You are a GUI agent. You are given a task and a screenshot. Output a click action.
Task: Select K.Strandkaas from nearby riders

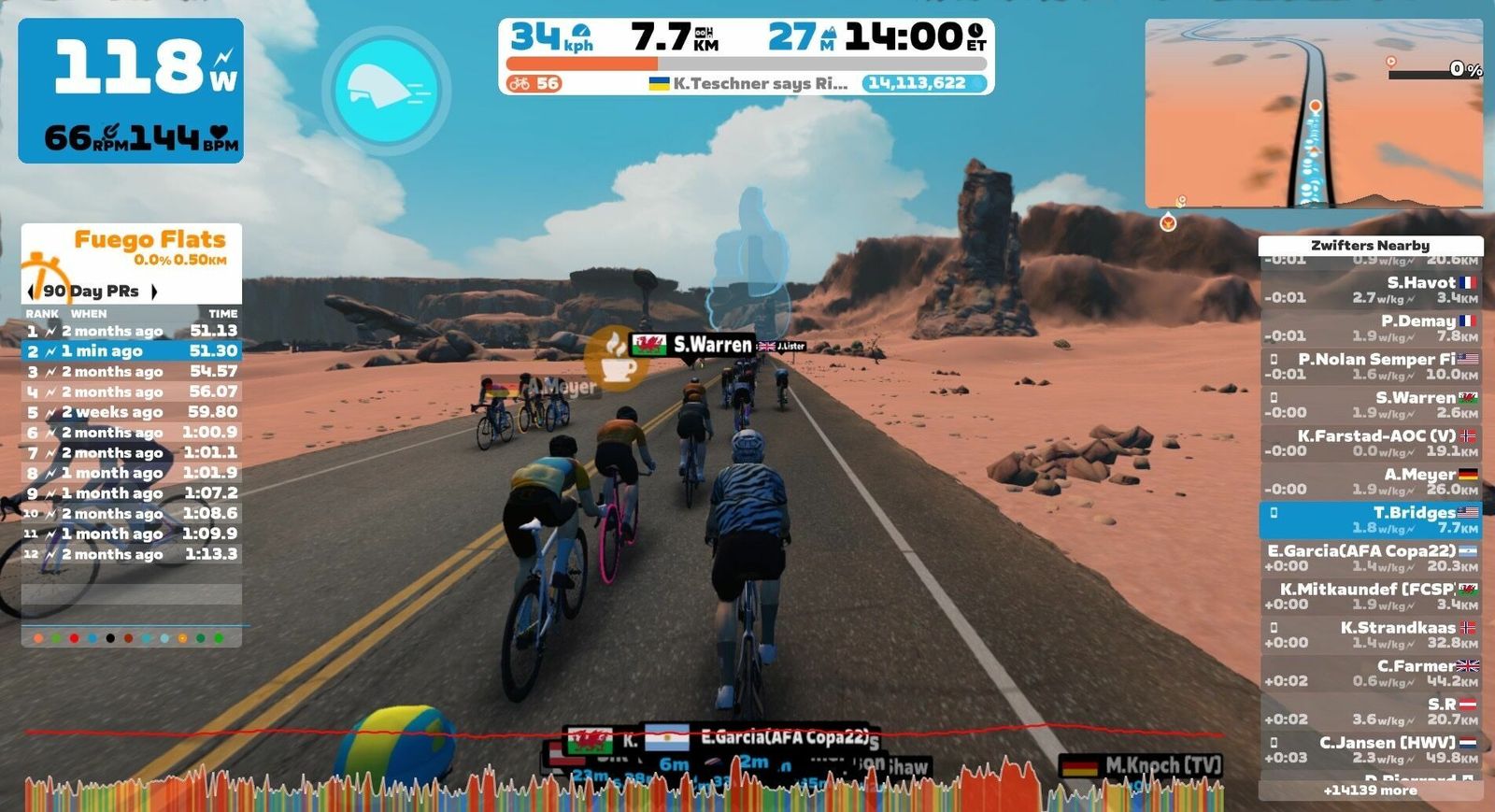click(1371, 634)
